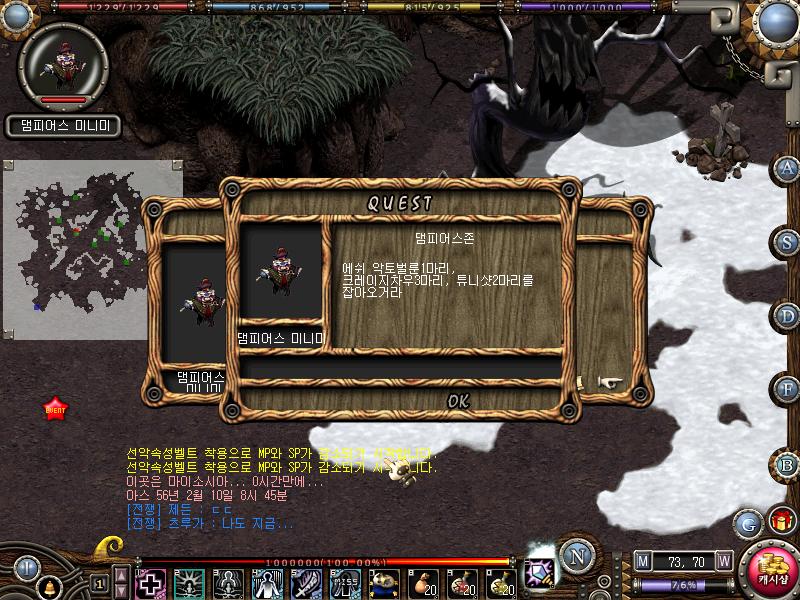Open the round G button menu
The width and height of the screenshot is (800, 600).
tap(747, 523)
